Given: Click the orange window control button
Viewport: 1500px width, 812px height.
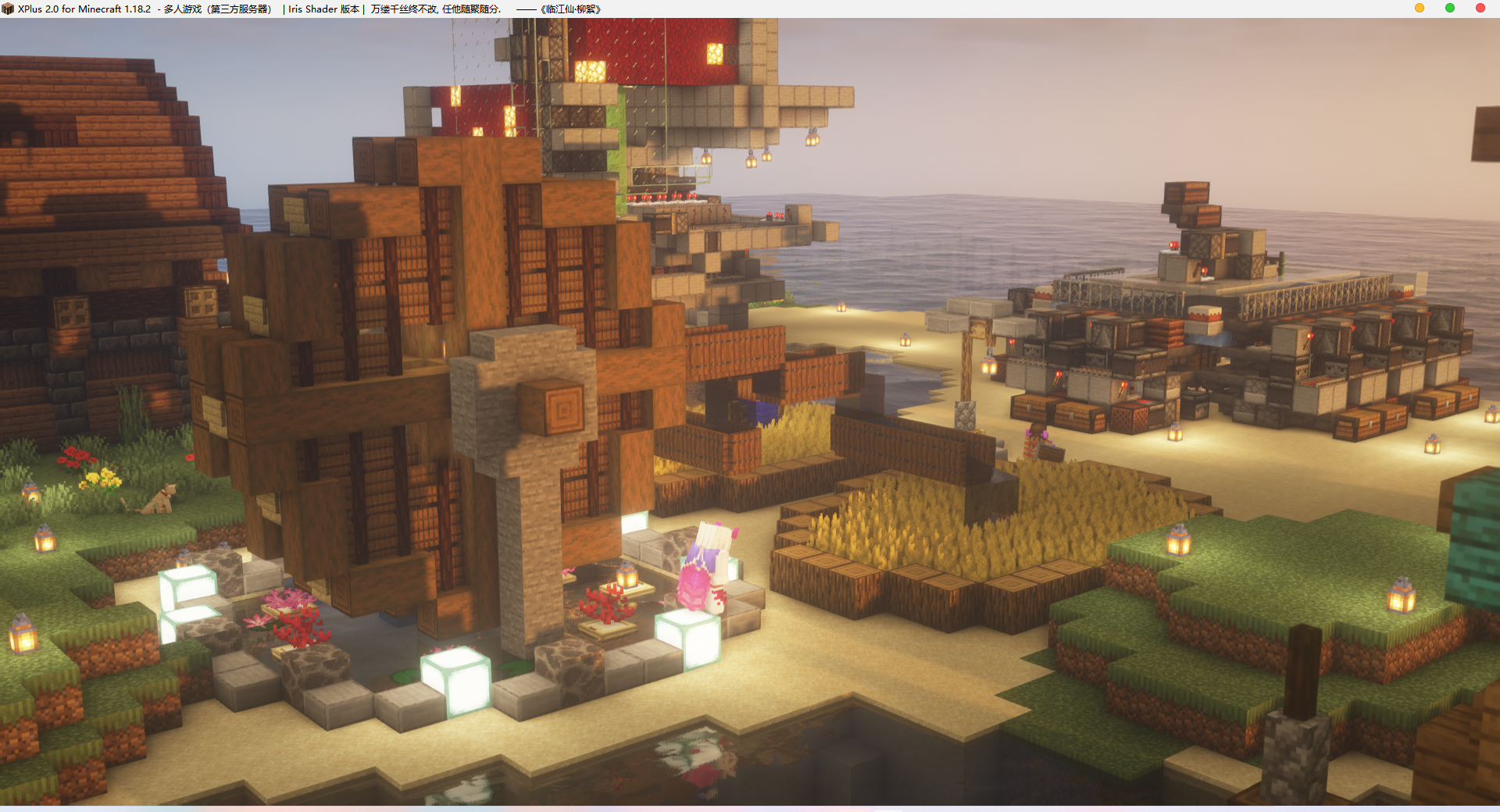Looking at the screenshot, I should pyautogui.click(x=1420, y=8).
